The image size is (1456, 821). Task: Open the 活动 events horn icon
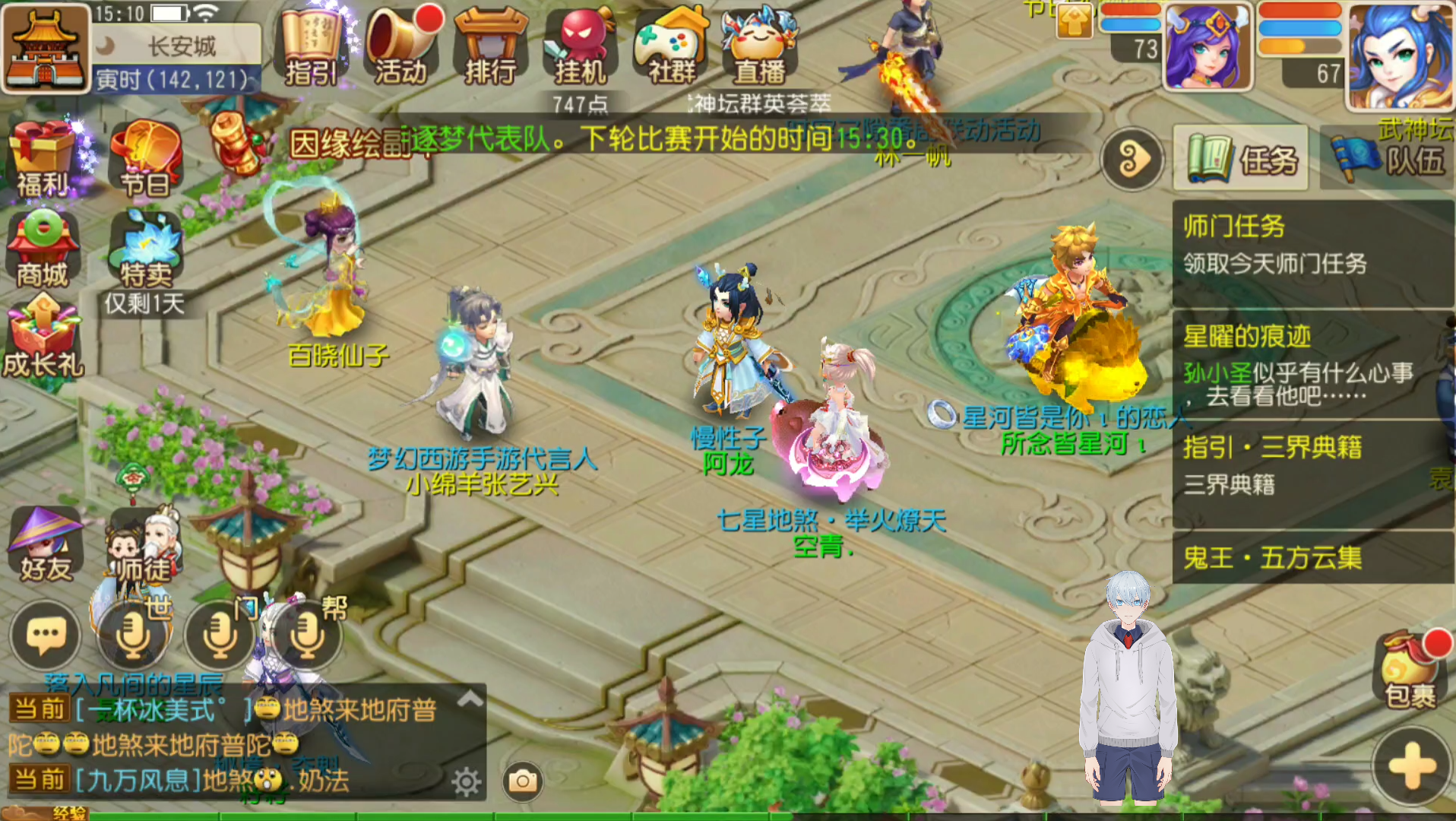tap(400, 46)
